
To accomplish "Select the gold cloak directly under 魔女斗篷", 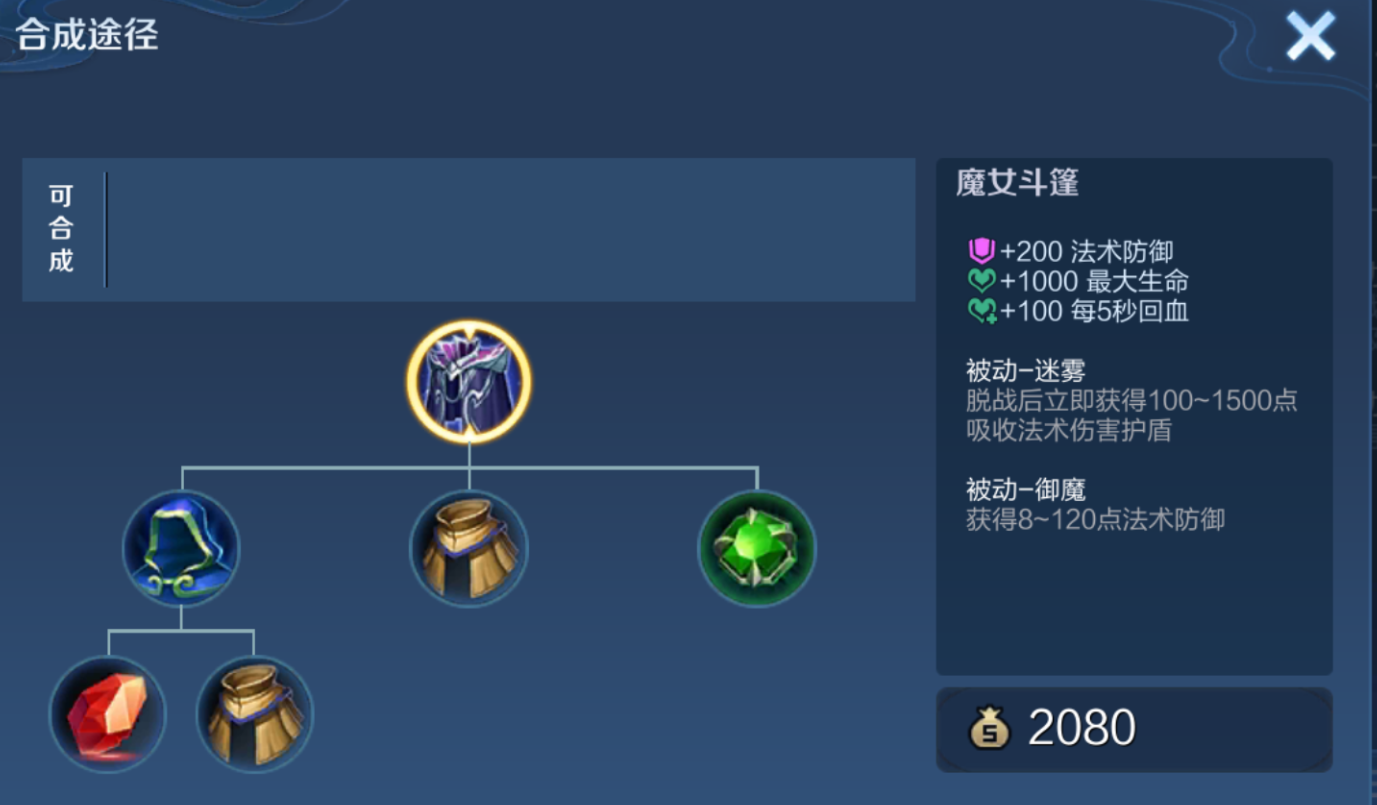I will point(469,549).
